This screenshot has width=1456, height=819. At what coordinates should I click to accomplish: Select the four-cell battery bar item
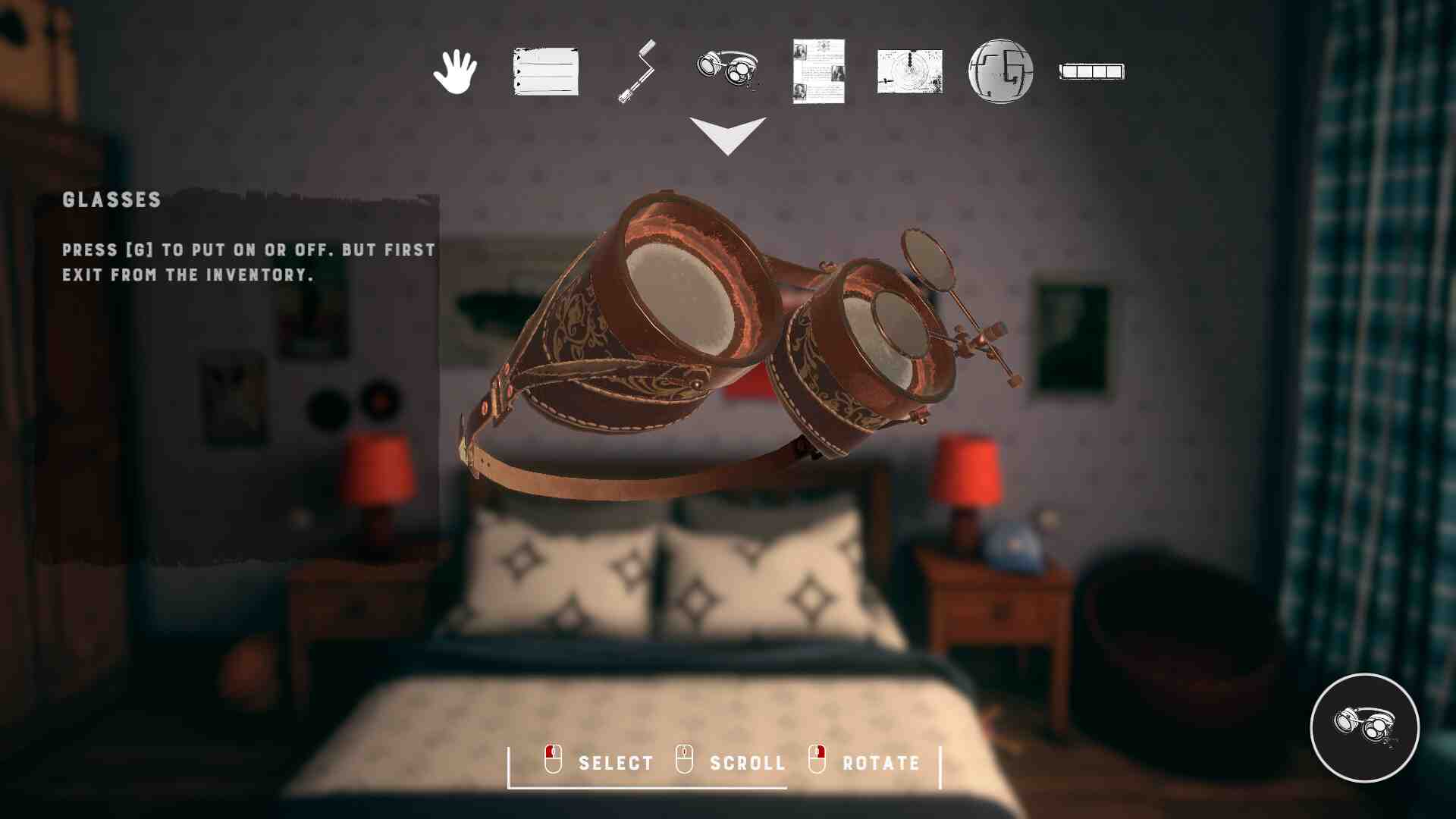pyautogui.click(x=1092, y=71)
